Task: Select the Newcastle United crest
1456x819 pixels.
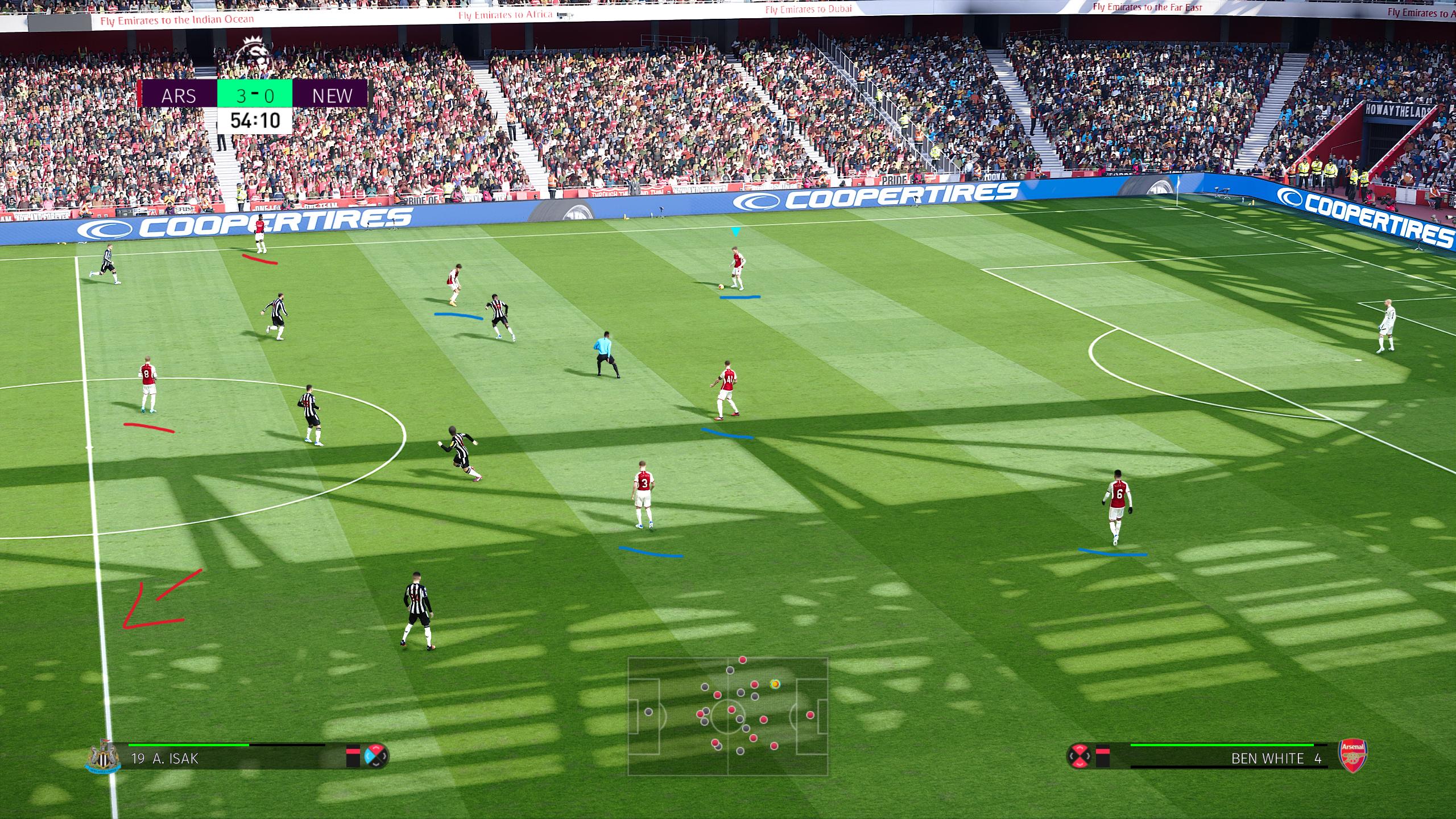Action: [102, 756]
